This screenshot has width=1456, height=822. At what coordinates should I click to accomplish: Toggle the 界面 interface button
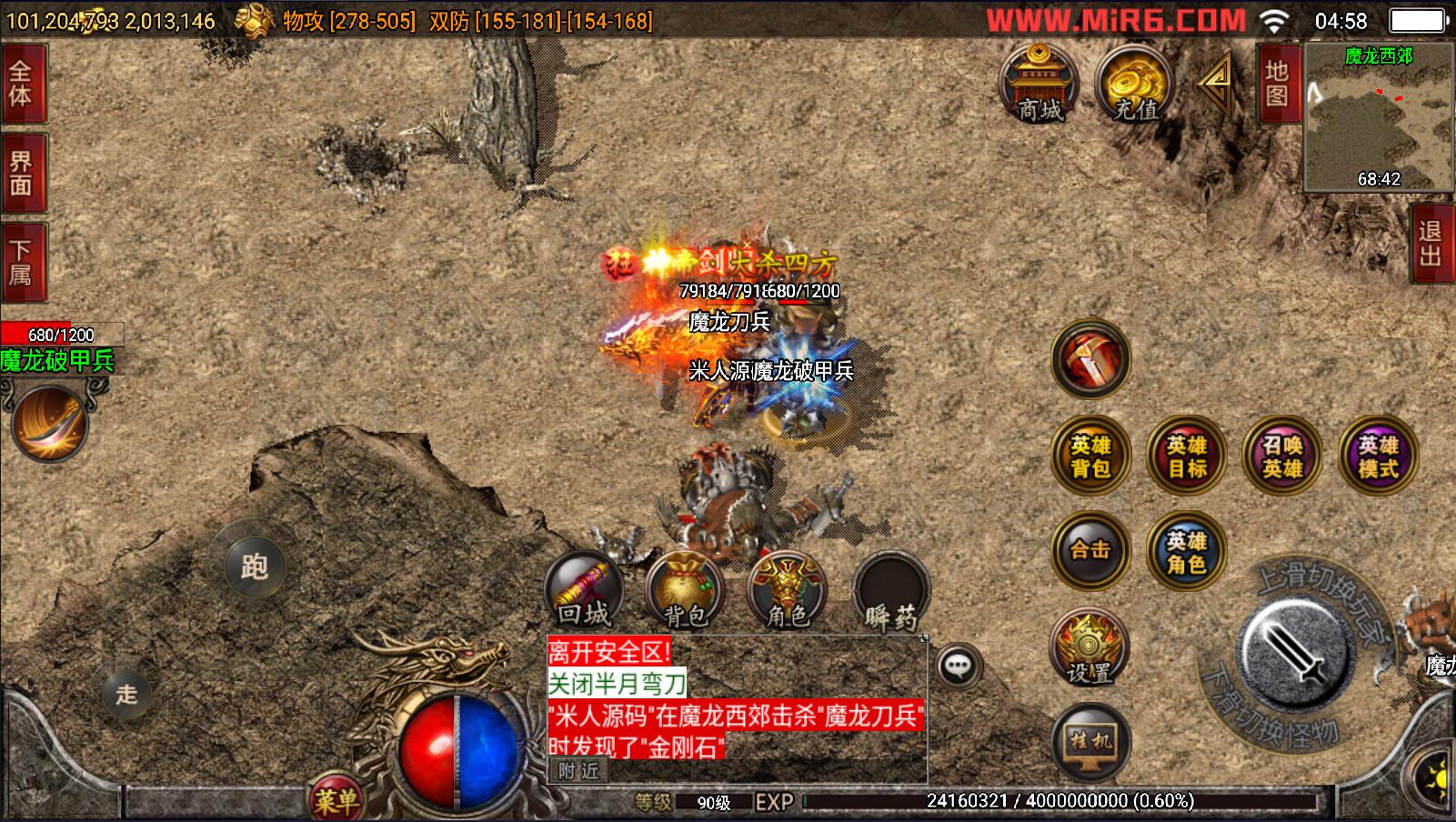pos(21,173)
